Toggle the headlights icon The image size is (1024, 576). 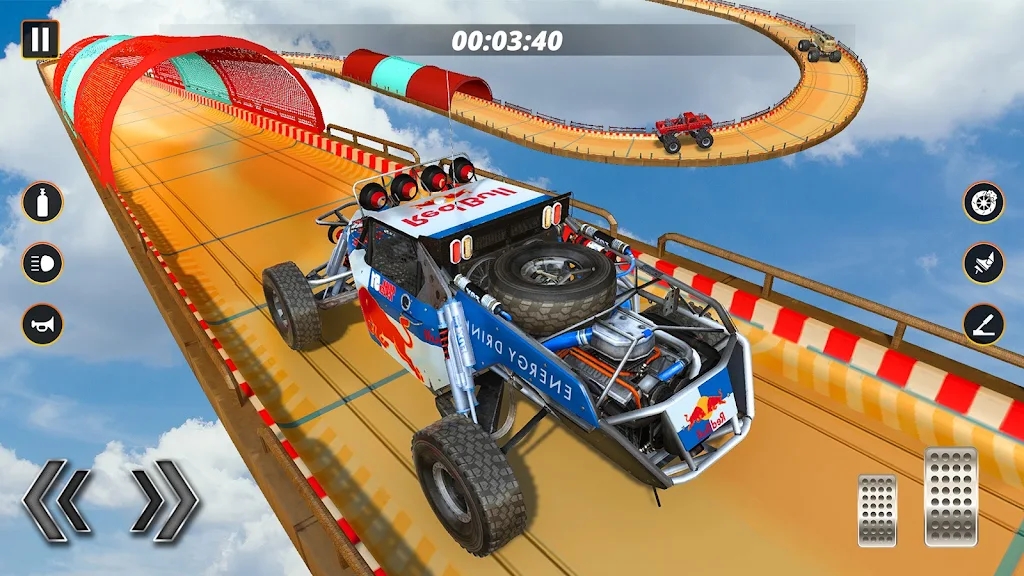click(x=42, y=263)
